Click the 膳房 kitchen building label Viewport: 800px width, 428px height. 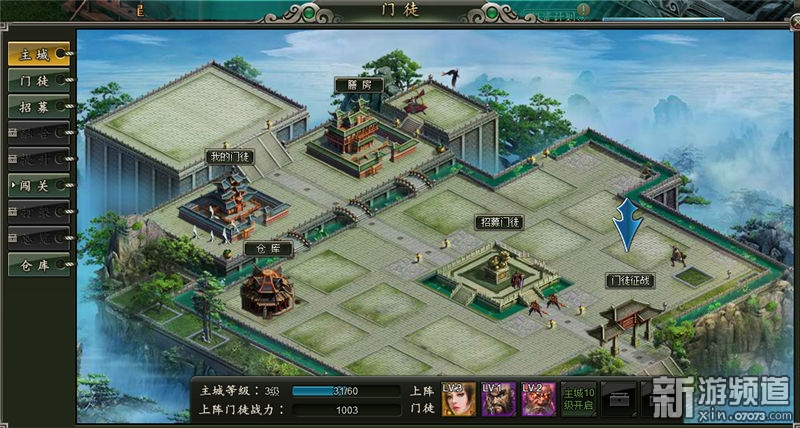pos(353,86)
